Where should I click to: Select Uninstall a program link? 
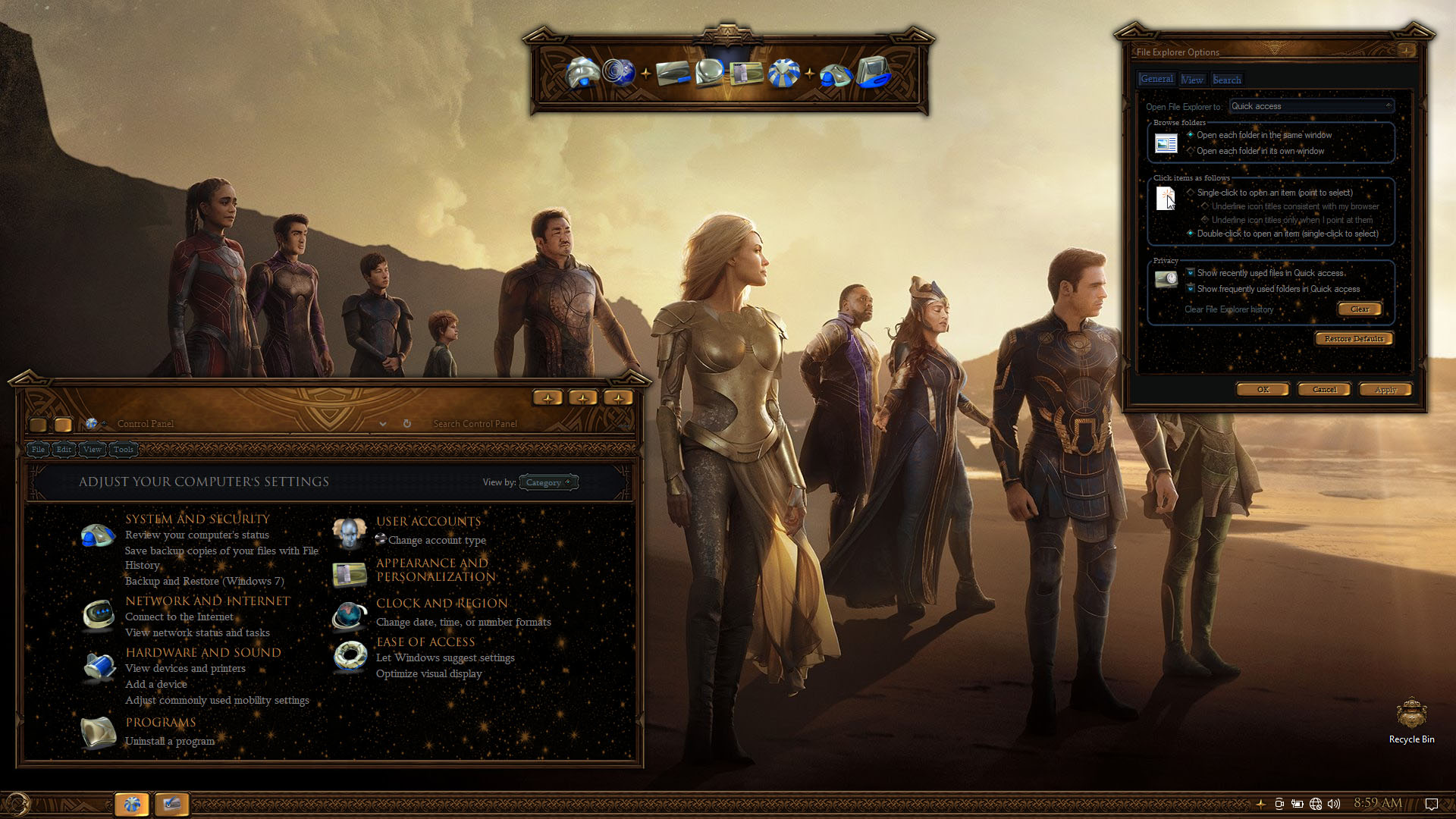click(170, 742)
